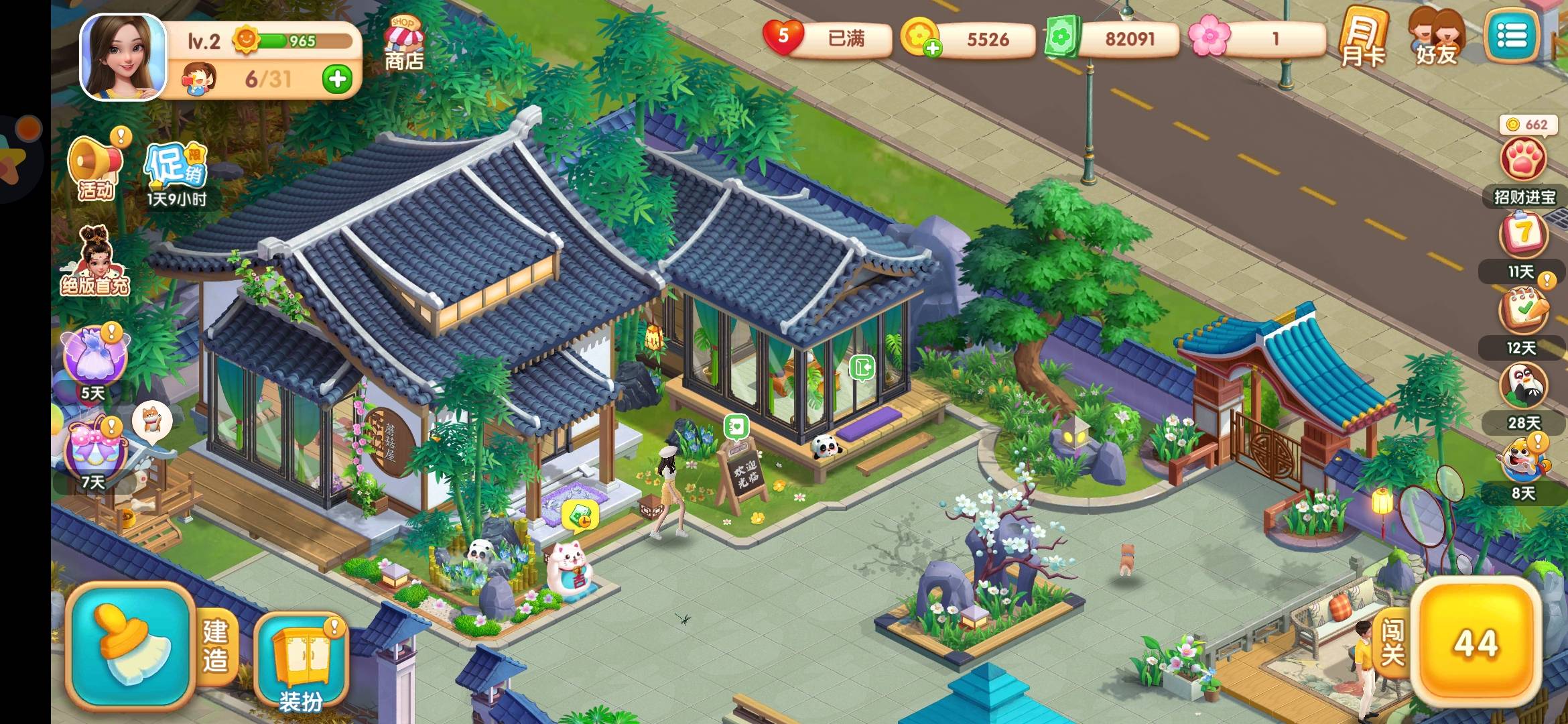Image resolution: width=1568 pixels, height=724 pixels.
Task: Open the 促销 sale offer
Action: [x=176, y=168]
